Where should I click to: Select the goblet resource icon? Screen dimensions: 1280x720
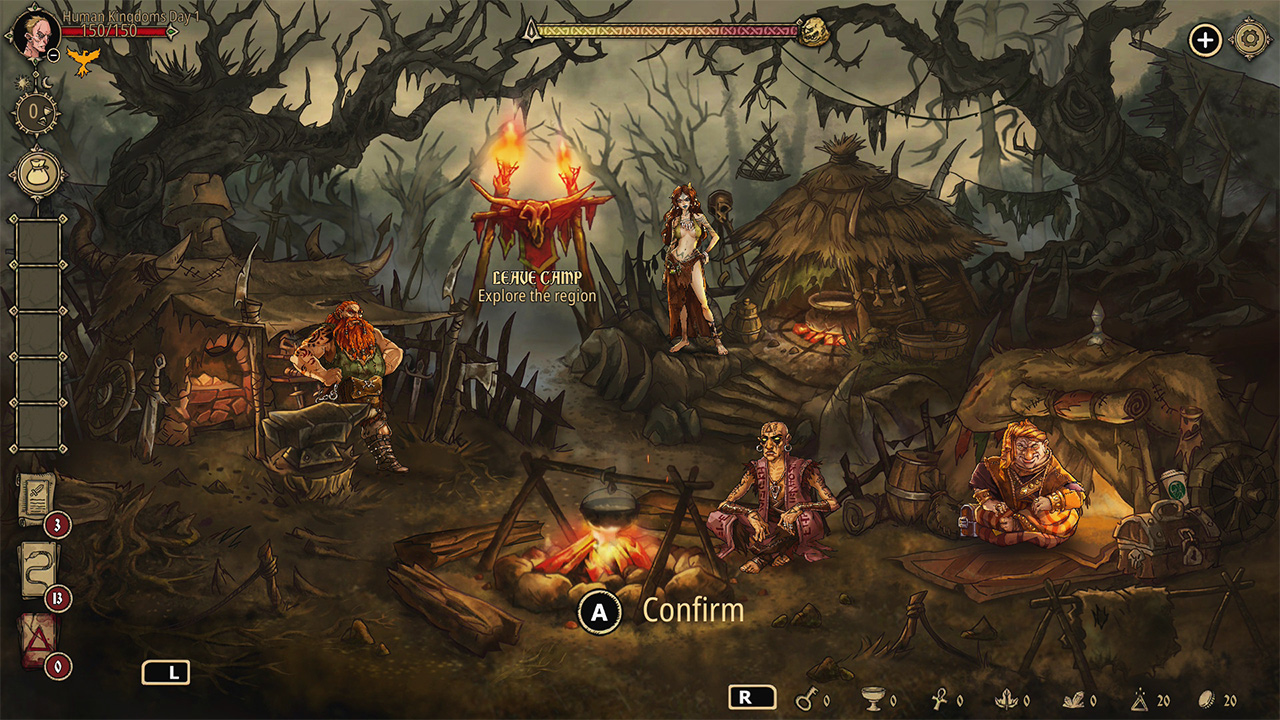click(x=872, y=700)
